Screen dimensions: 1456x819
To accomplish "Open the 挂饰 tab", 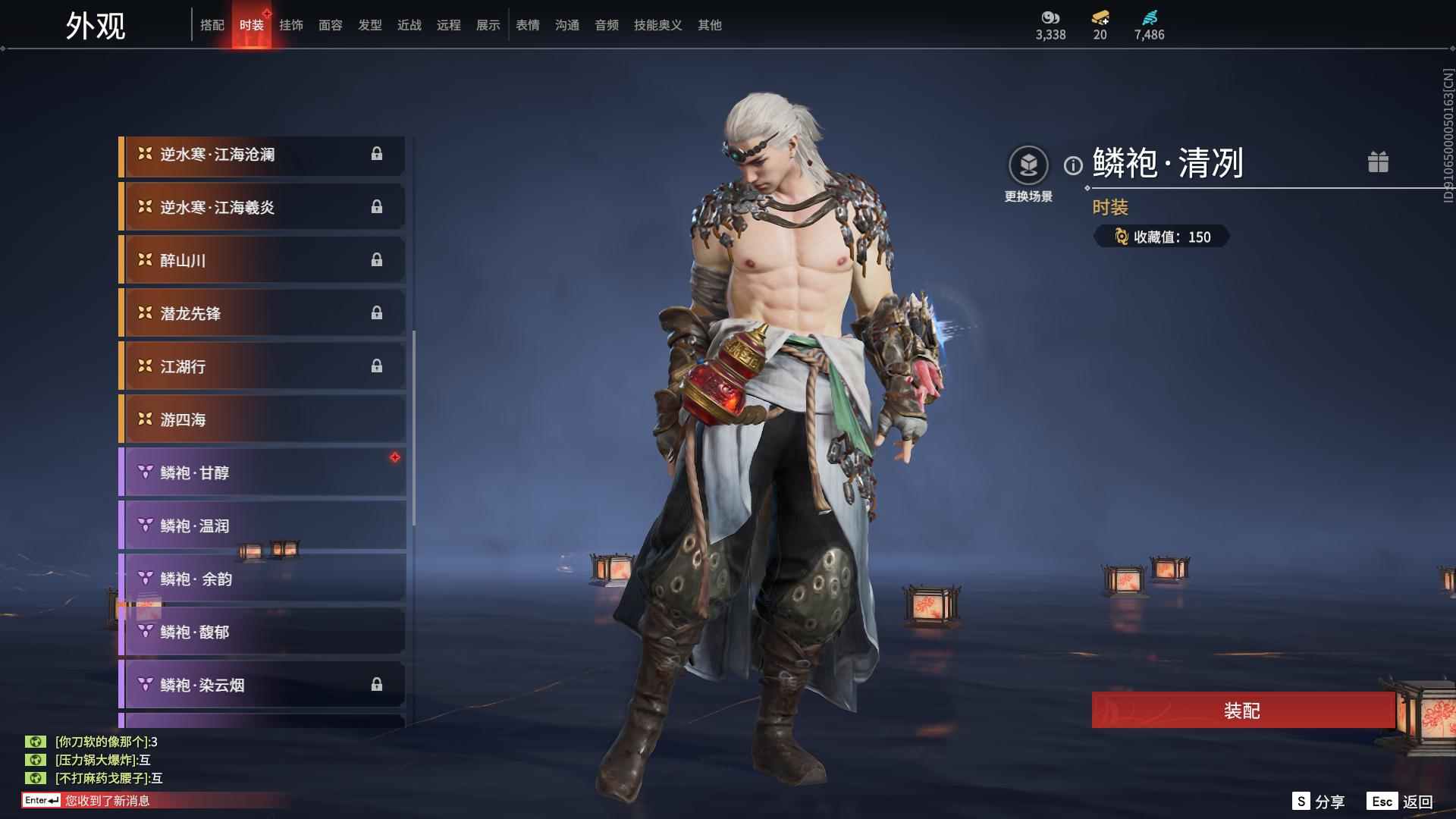I will [291, 25].
